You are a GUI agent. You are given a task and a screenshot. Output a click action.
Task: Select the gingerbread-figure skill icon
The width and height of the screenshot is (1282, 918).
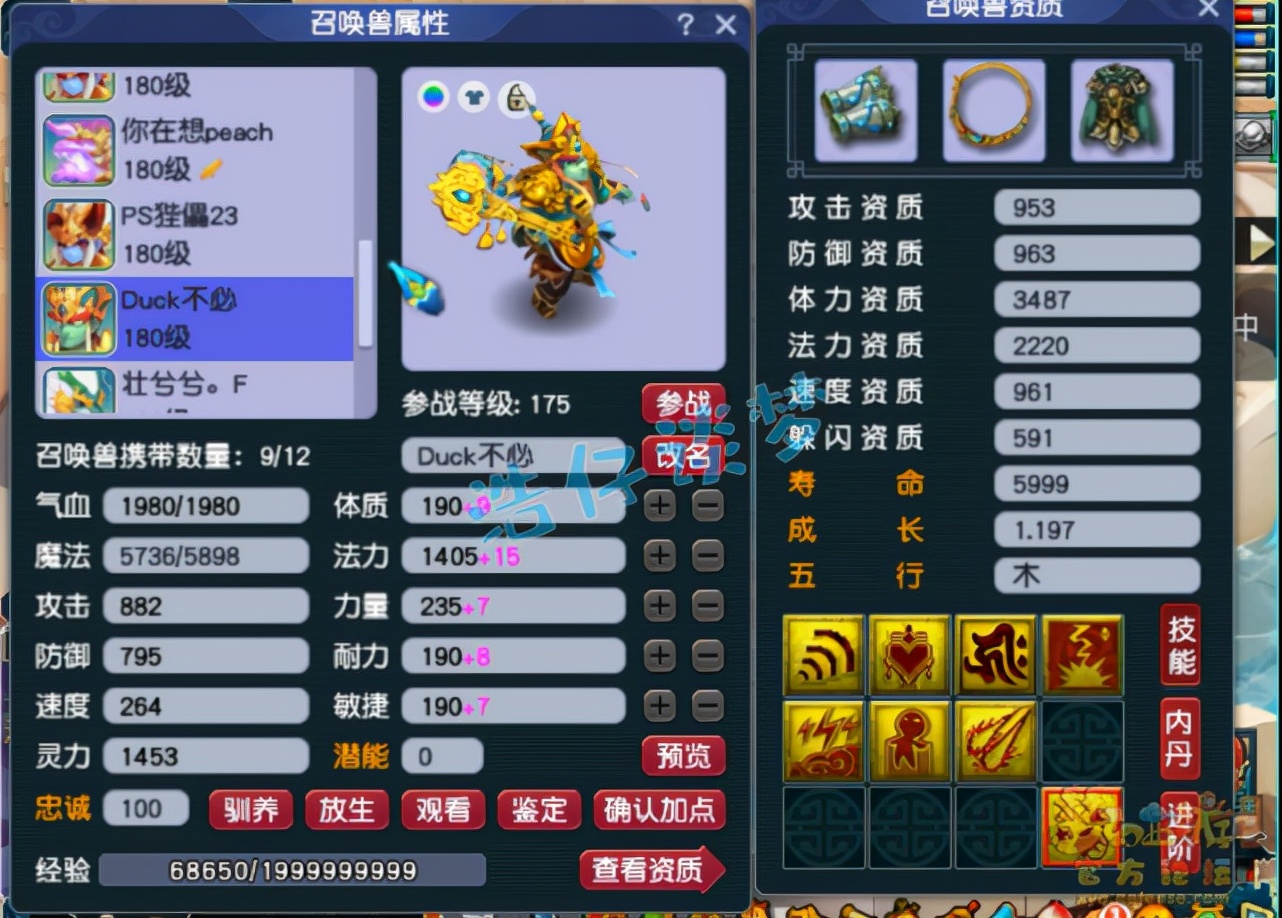910,742
